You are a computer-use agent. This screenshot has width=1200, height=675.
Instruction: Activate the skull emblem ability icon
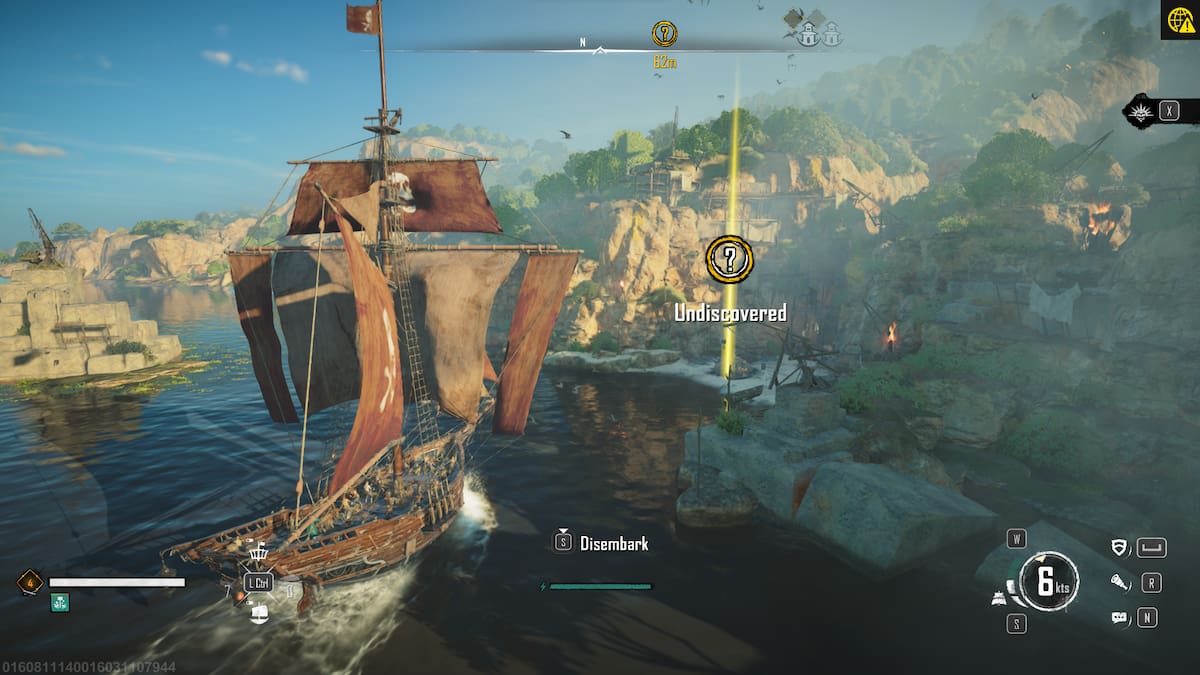click(1140, 110)
